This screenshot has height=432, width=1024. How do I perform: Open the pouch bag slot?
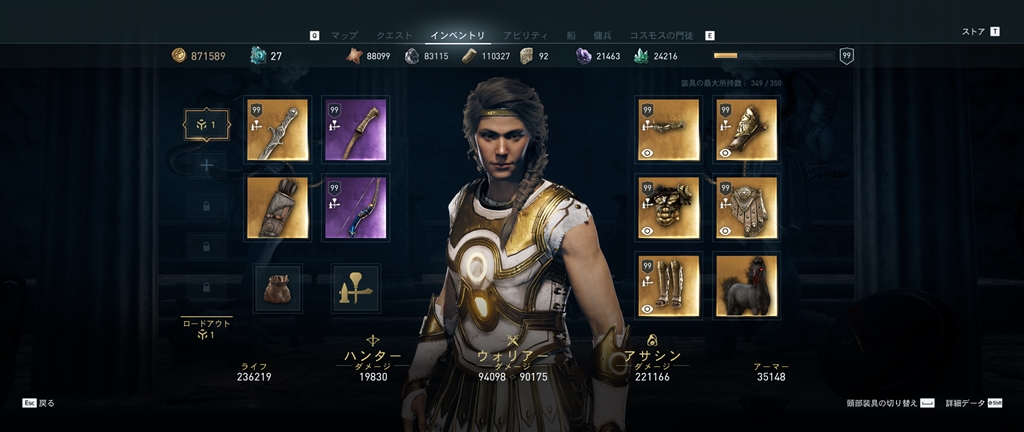[x=277, y=288]
